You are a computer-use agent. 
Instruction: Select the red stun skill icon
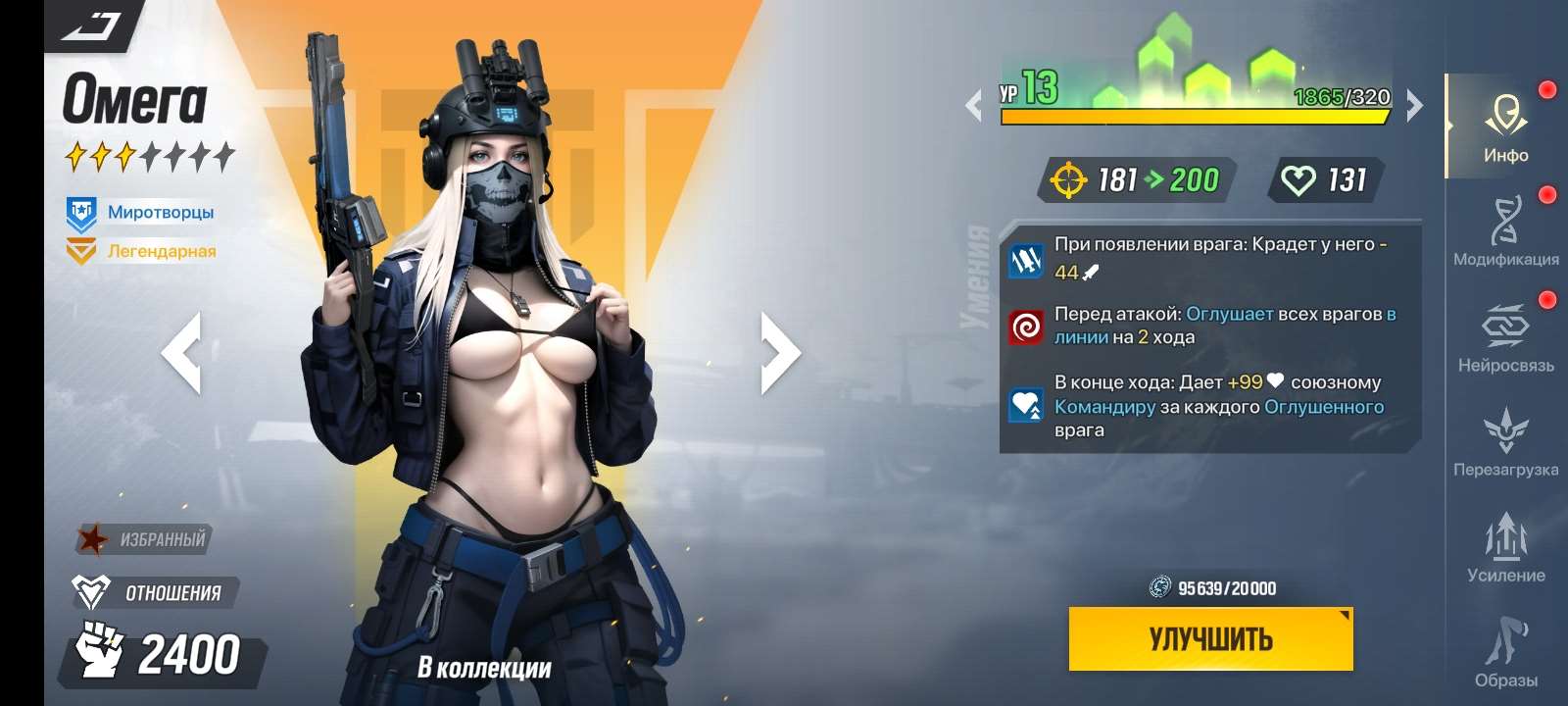[x=1025, y=327]
